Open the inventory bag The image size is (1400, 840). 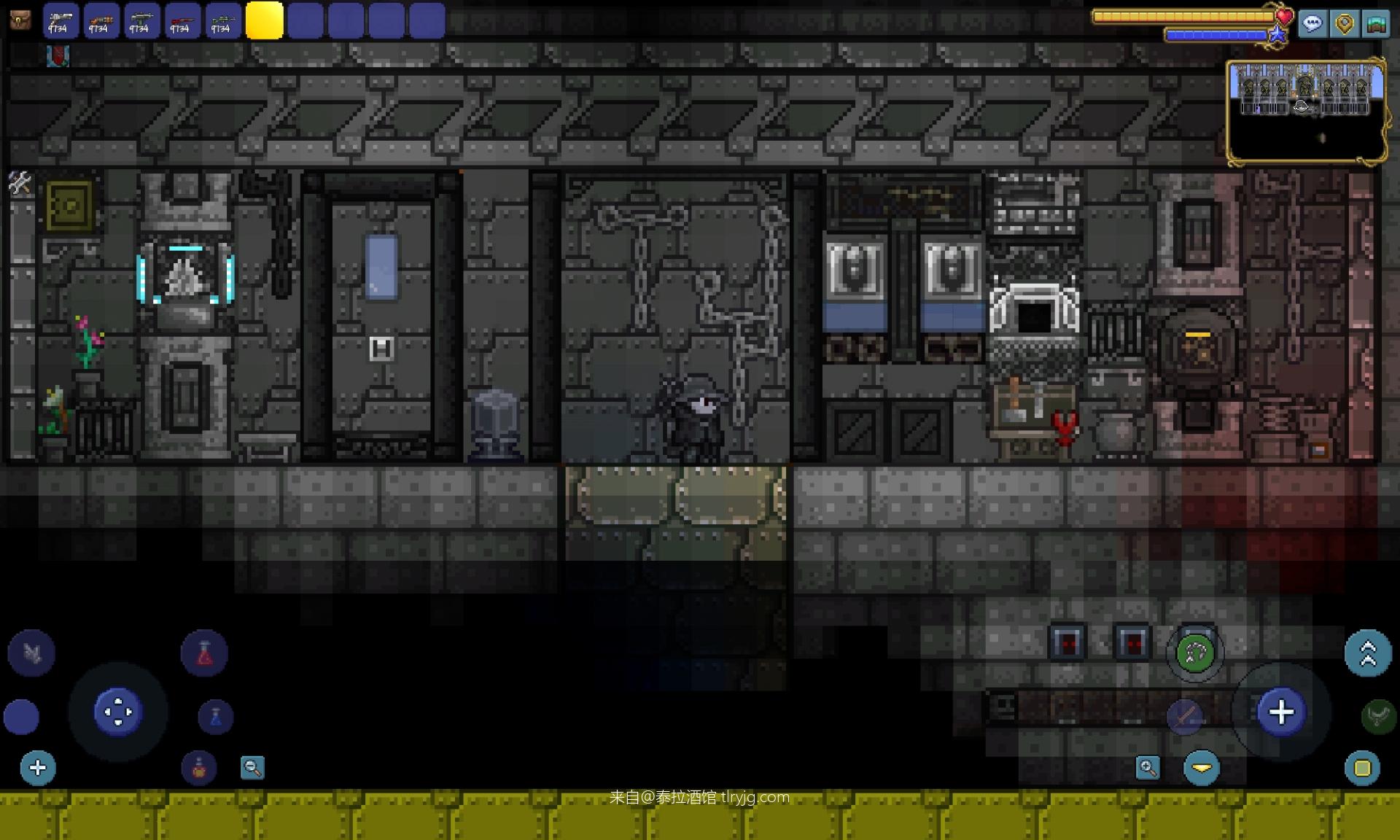[20, 20]
